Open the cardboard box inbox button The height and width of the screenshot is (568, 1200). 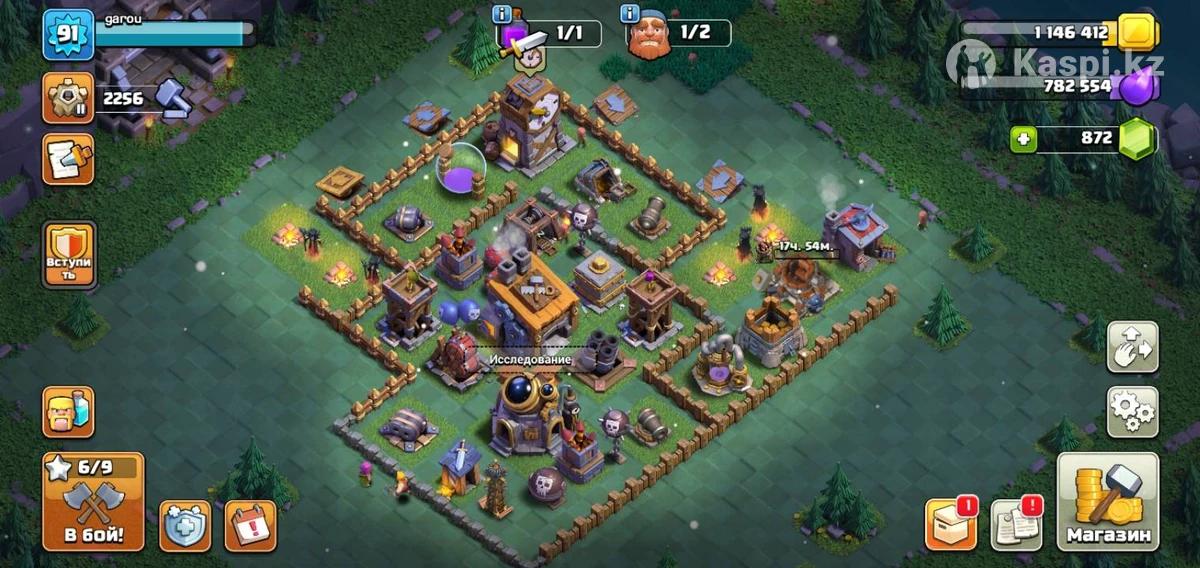tap(950, 524)
